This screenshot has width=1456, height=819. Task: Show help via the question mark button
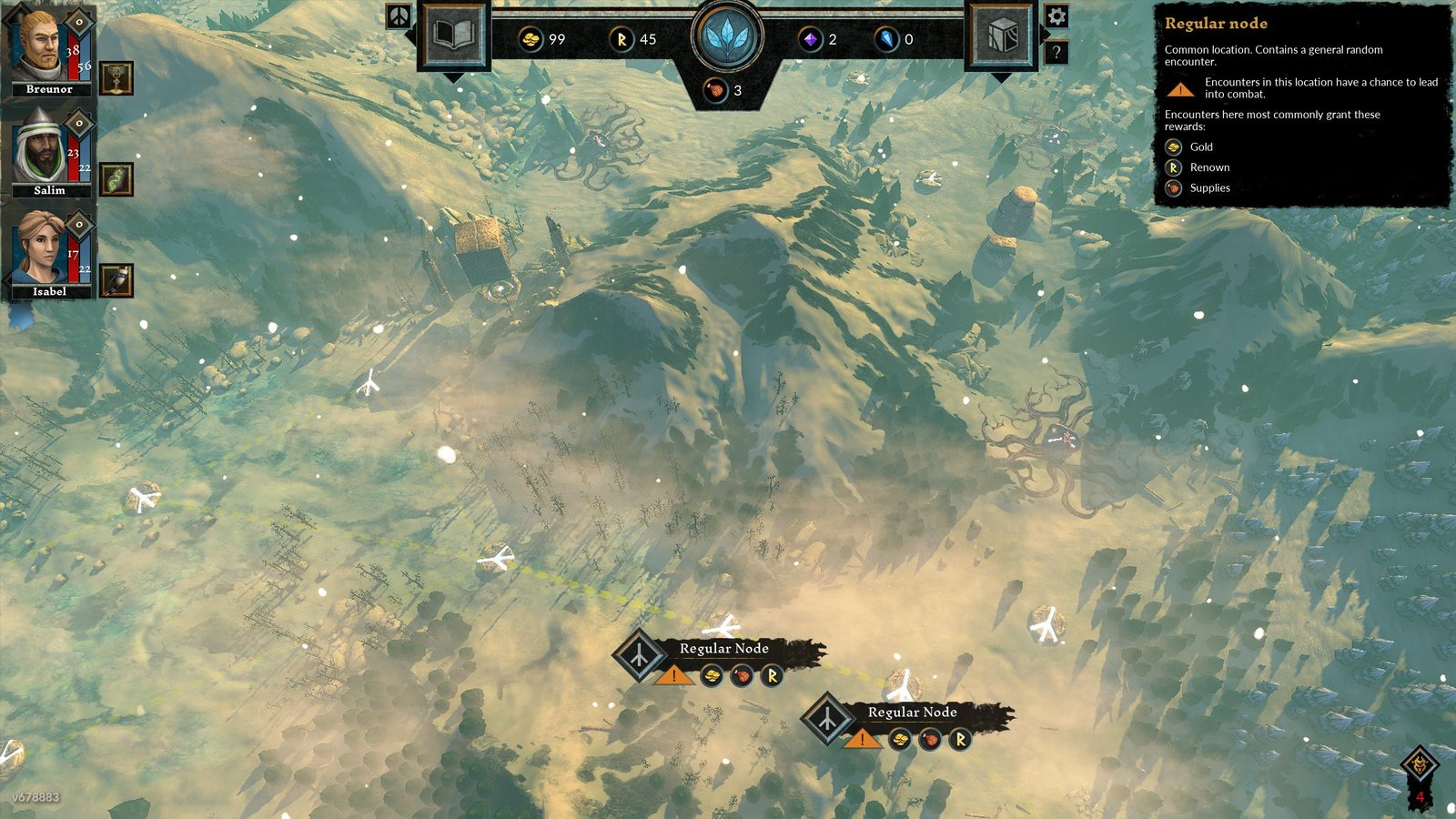tap(1056, 52)
